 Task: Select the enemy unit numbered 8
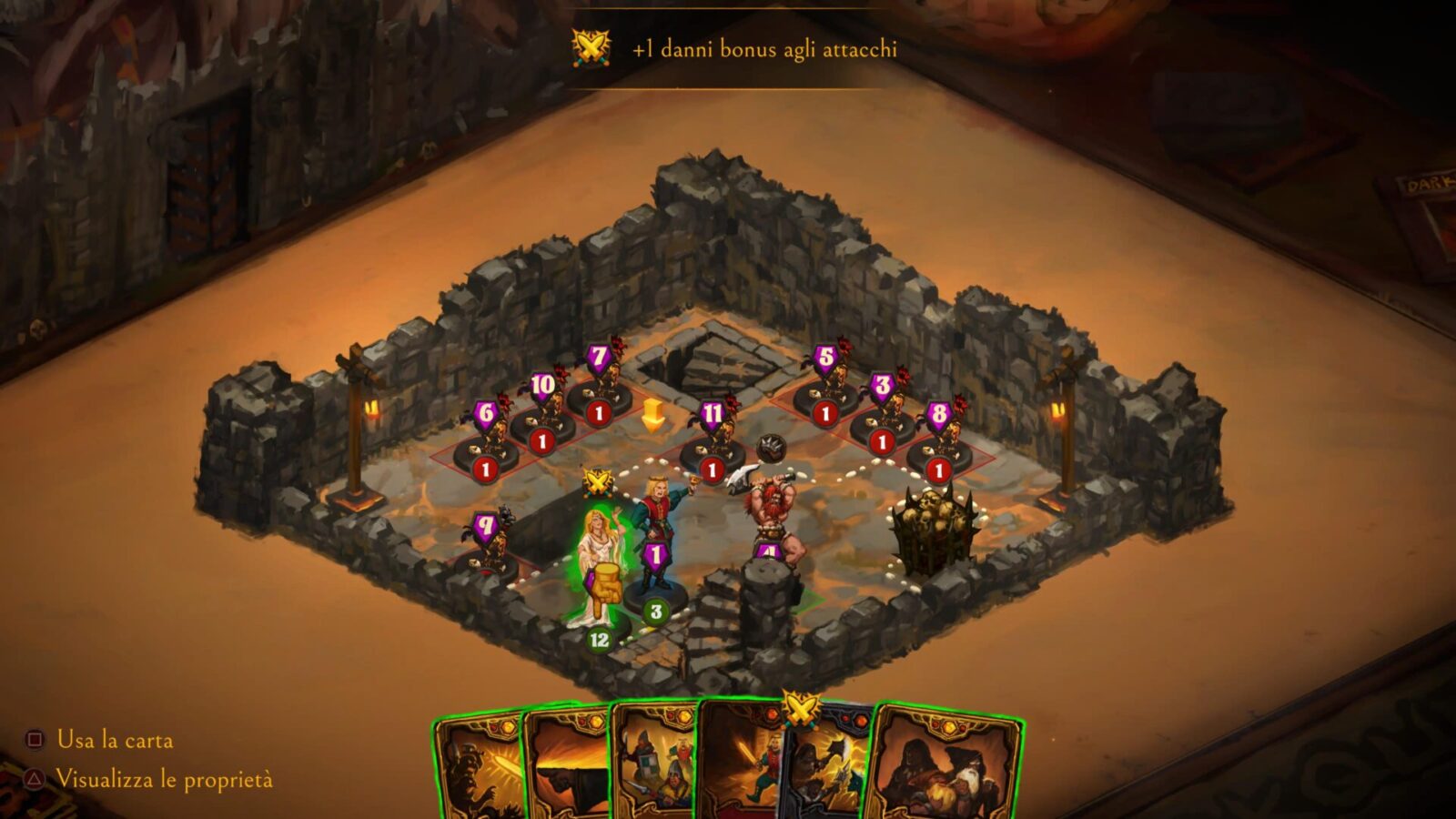pyautogui.click(x=940, y=448)
